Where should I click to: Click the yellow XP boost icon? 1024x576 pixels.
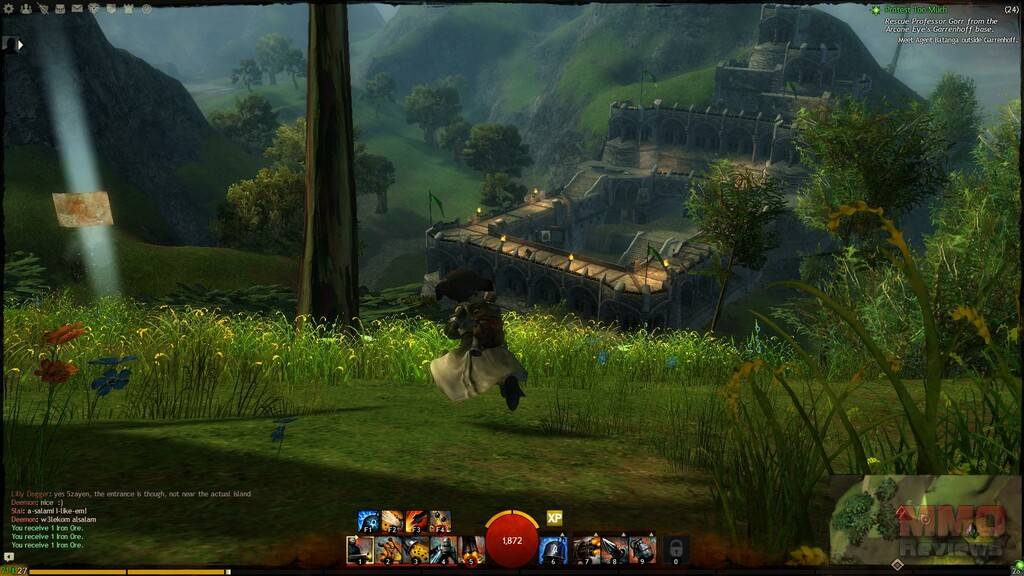(554, 518)
